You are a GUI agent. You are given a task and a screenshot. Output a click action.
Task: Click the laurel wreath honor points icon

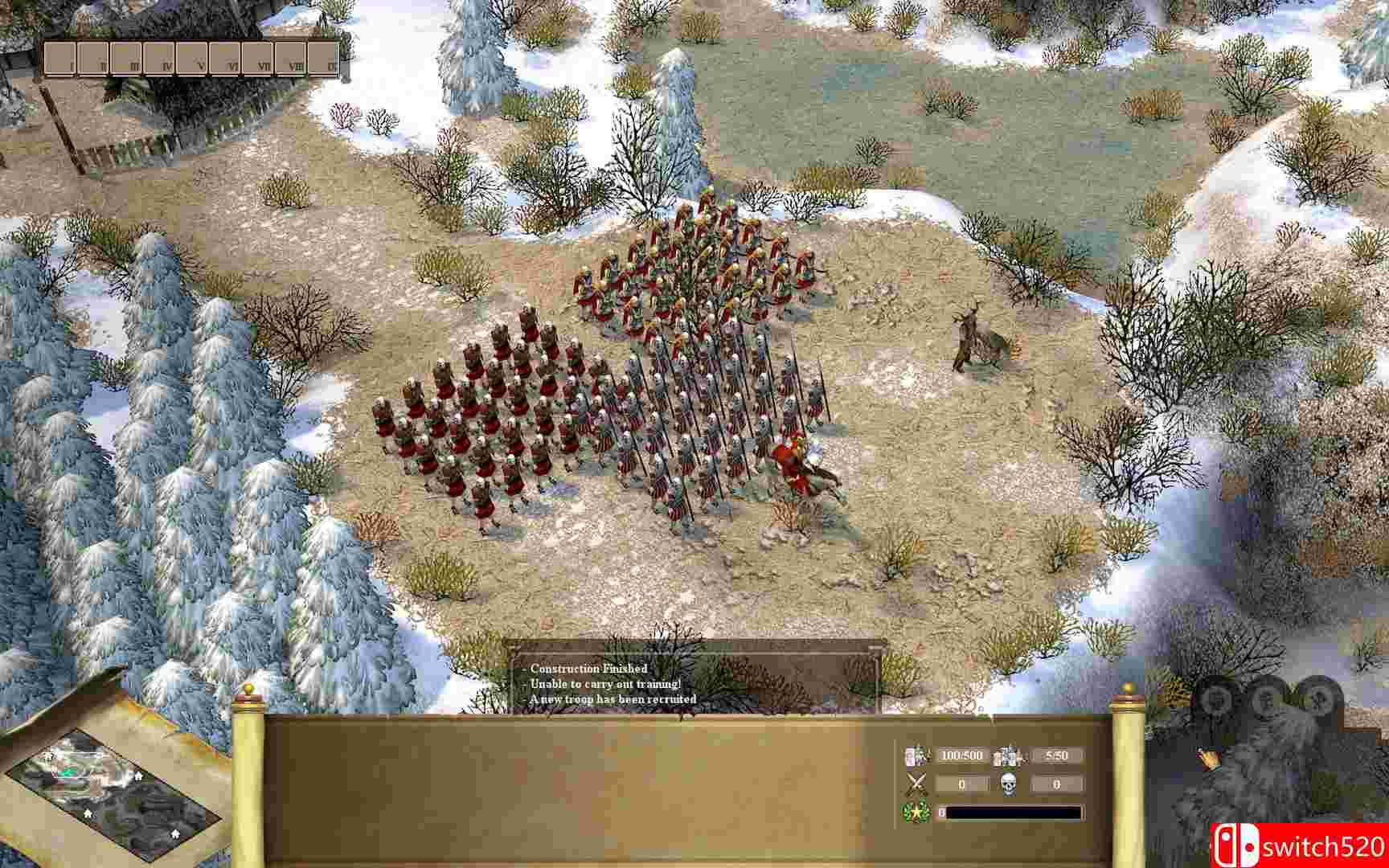[x=915, y=812]
